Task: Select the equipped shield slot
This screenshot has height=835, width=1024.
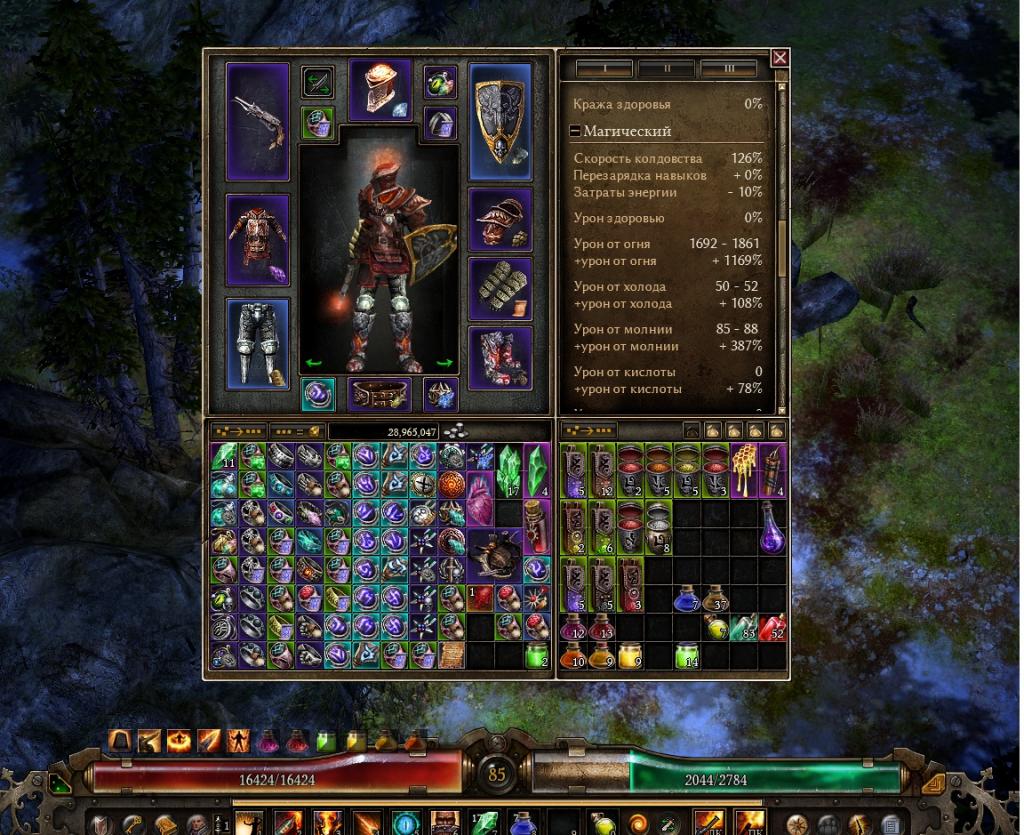Action: 500,121
